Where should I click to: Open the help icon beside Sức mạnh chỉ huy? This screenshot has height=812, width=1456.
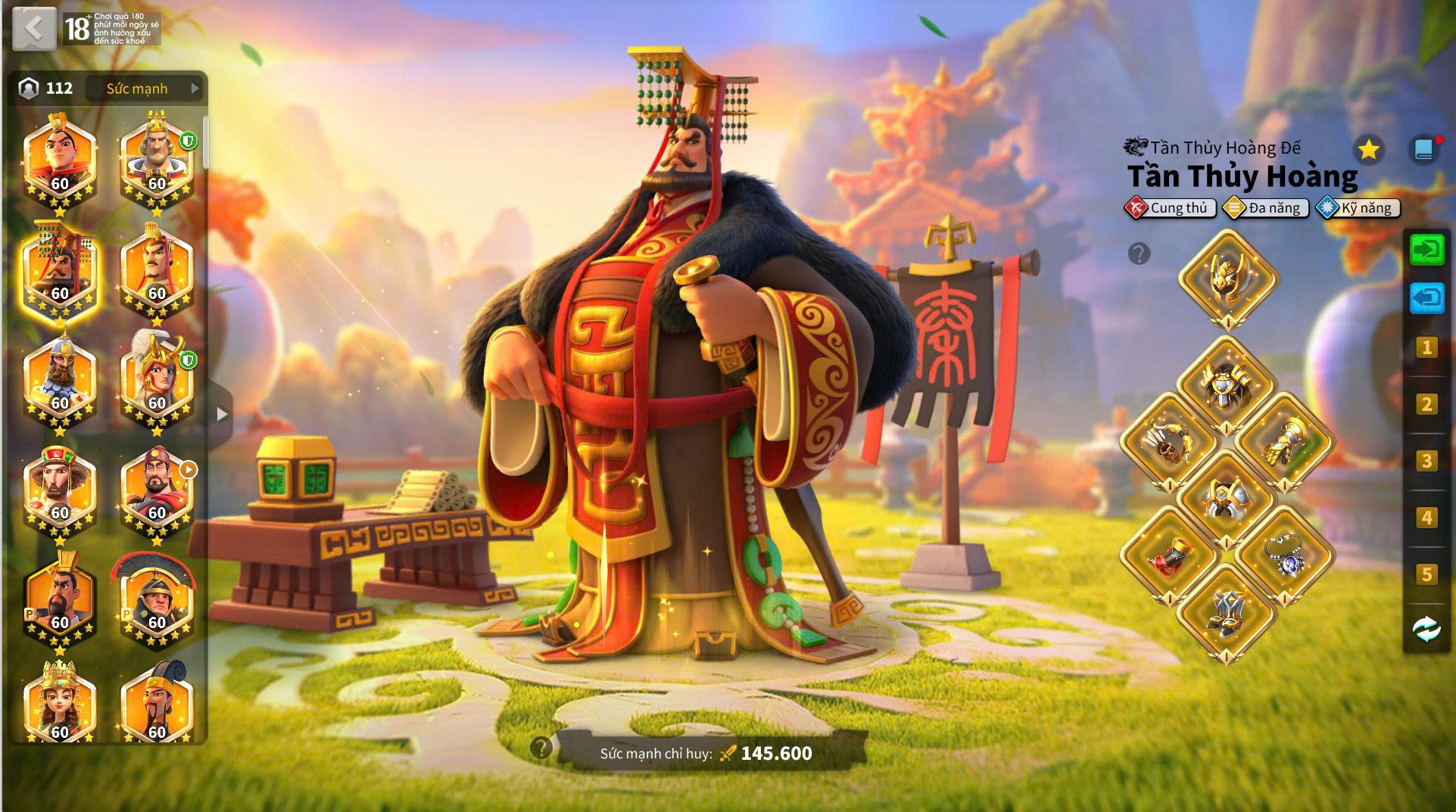(541, 748)
